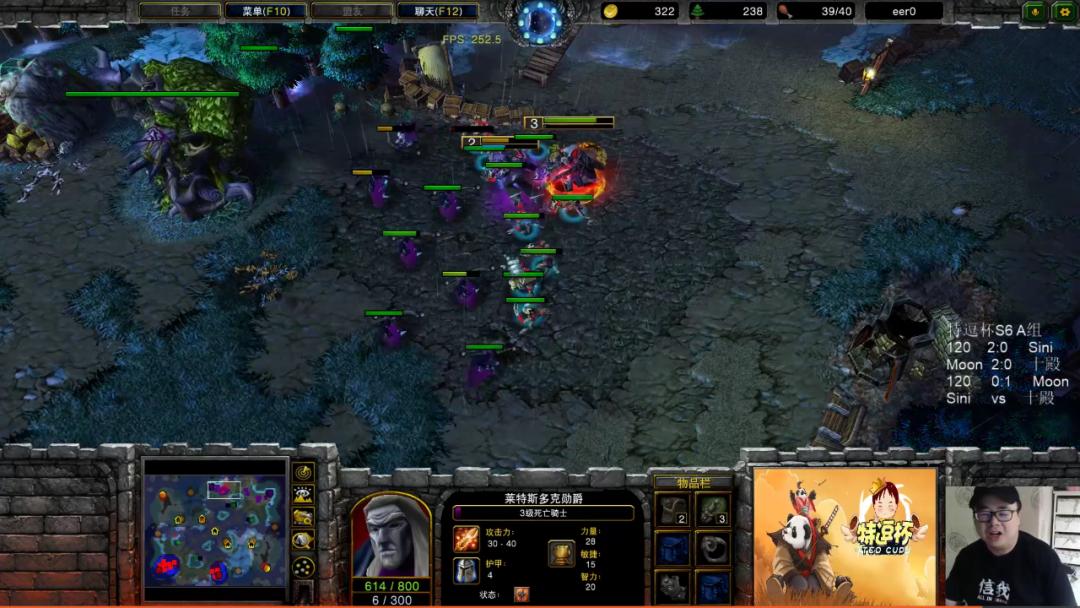Open the 盟友 allies menu
Screen dimensions: 1080x608
351,11
